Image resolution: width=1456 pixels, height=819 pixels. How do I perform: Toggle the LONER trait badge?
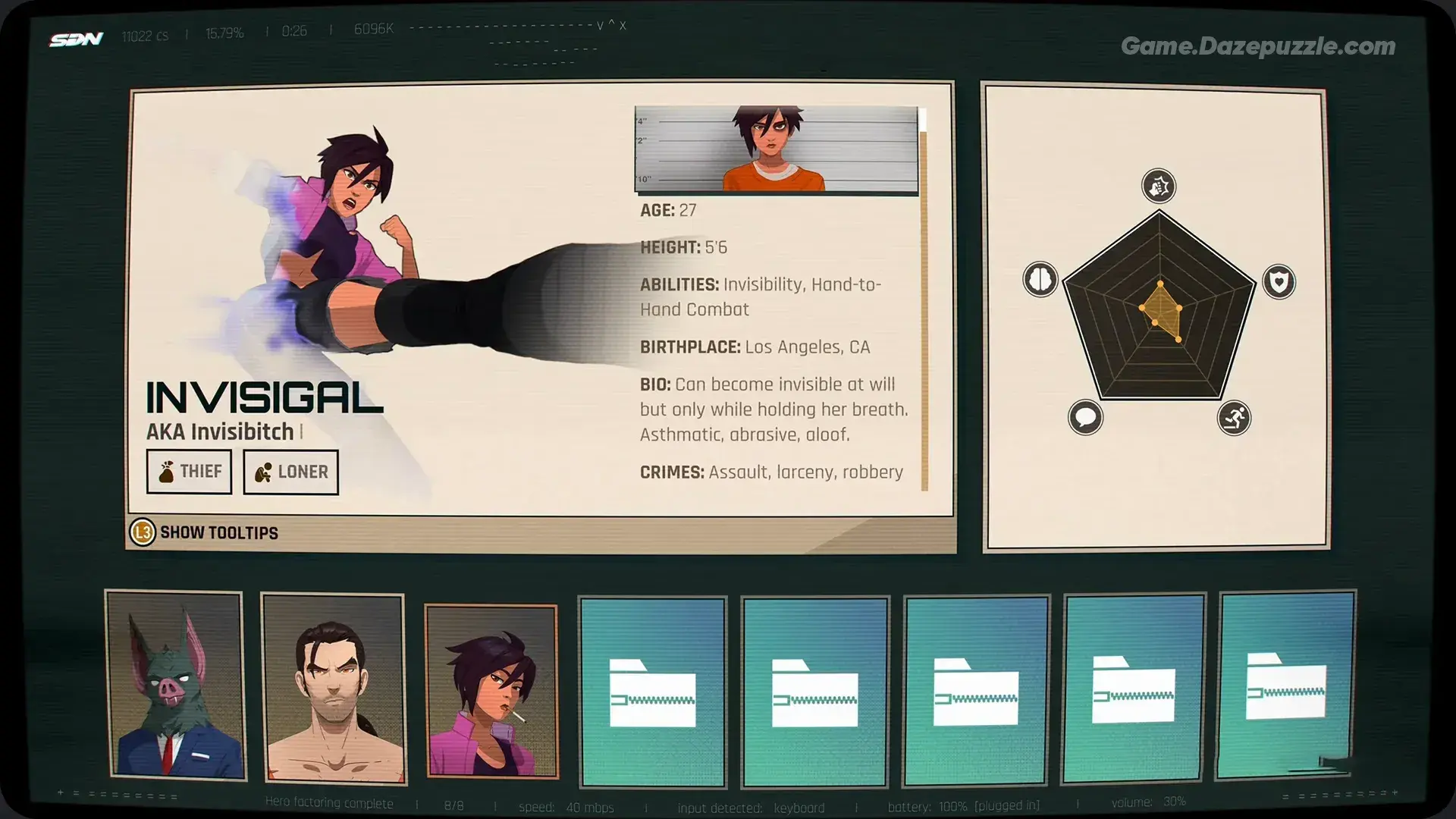point(290,471)
